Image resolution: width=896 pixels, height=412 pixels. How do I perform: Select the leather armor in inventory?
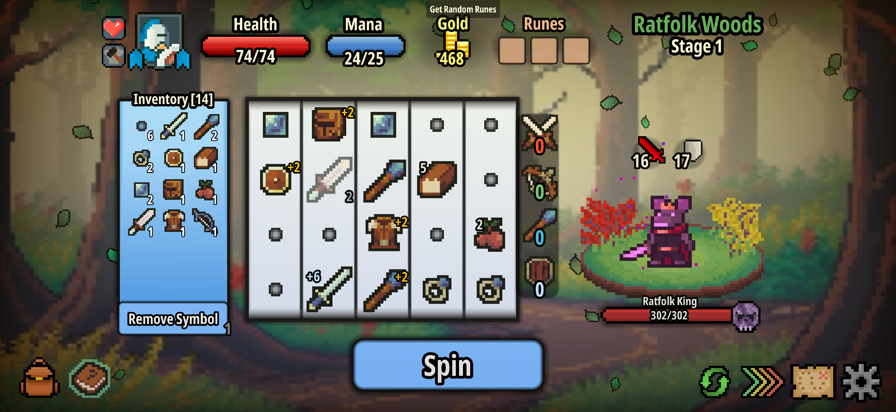(x=174, y=221)
